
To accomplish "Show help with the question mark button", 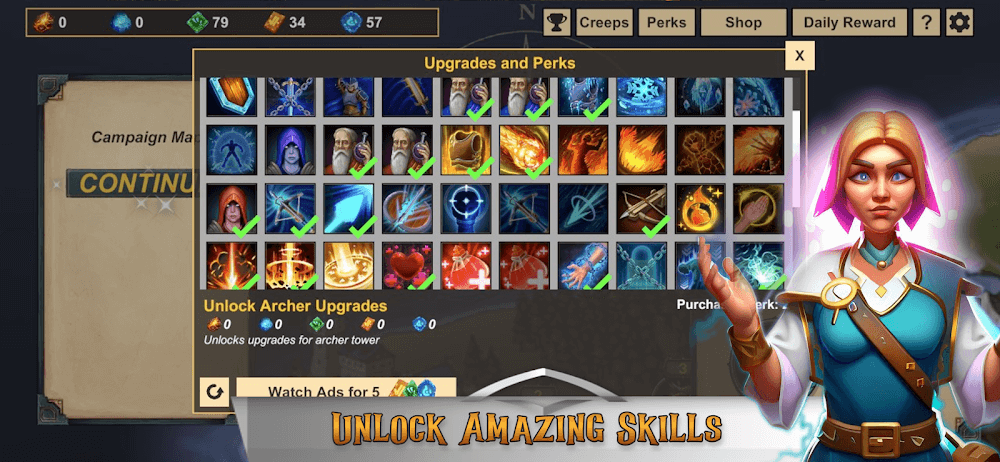I will click(x=926, y=22).
